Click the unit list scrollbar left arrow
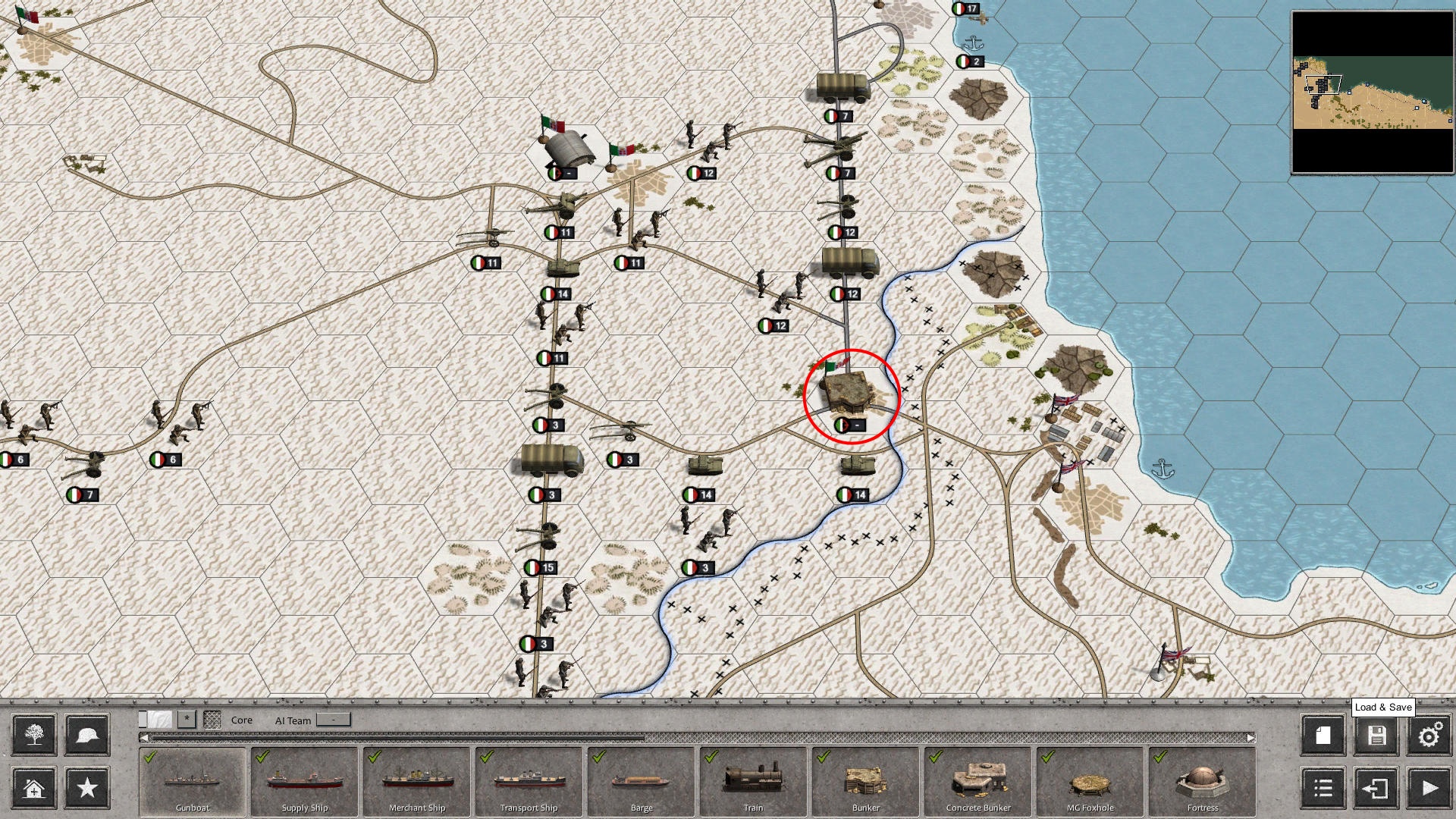 pyautogui.click(x=145, y=736)
